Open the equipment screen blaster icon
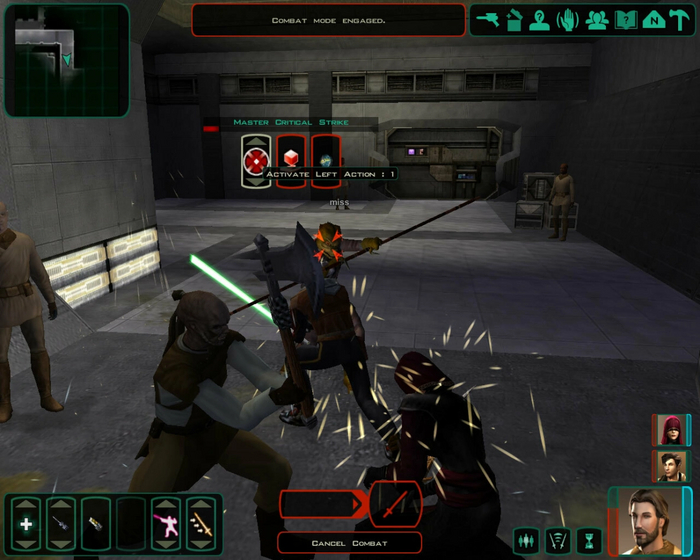Screen dimensions: 700x560 coord(487,20)
